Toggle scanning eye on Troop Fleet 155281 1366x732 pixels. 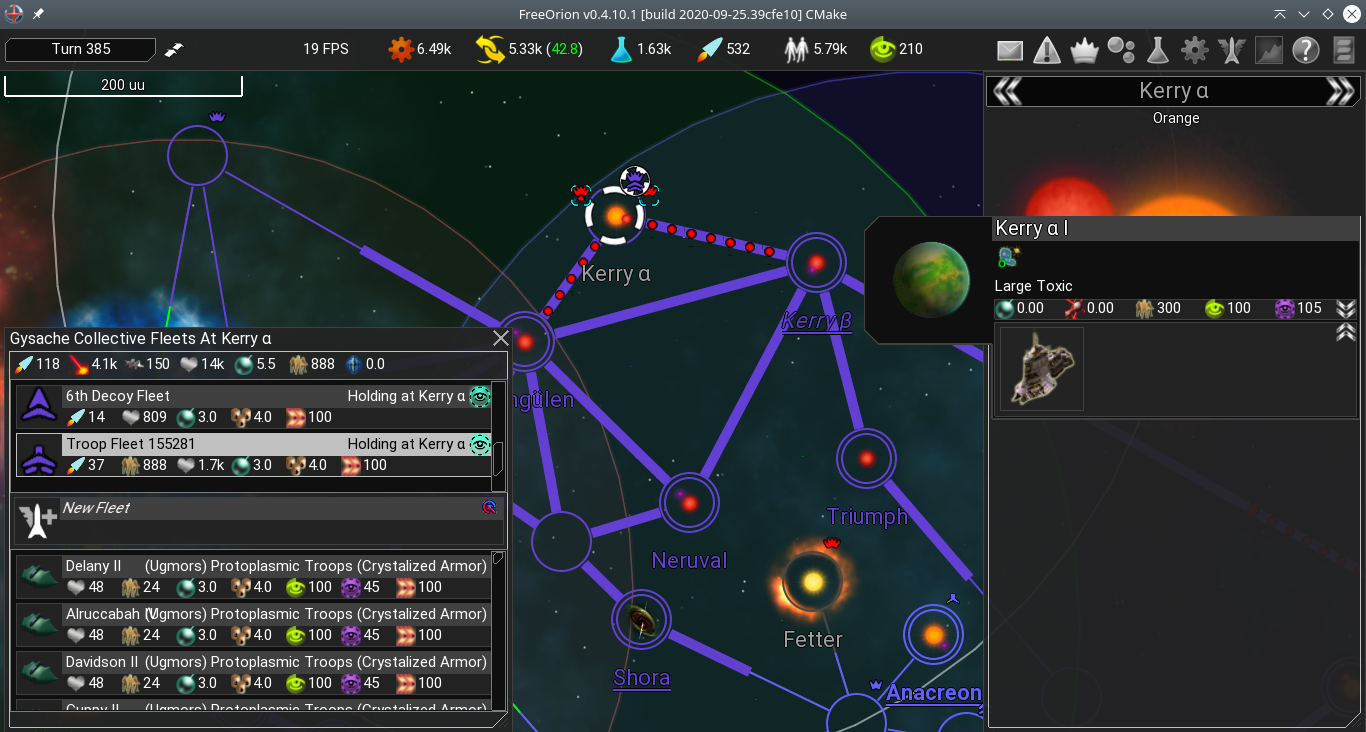[481, 444]
